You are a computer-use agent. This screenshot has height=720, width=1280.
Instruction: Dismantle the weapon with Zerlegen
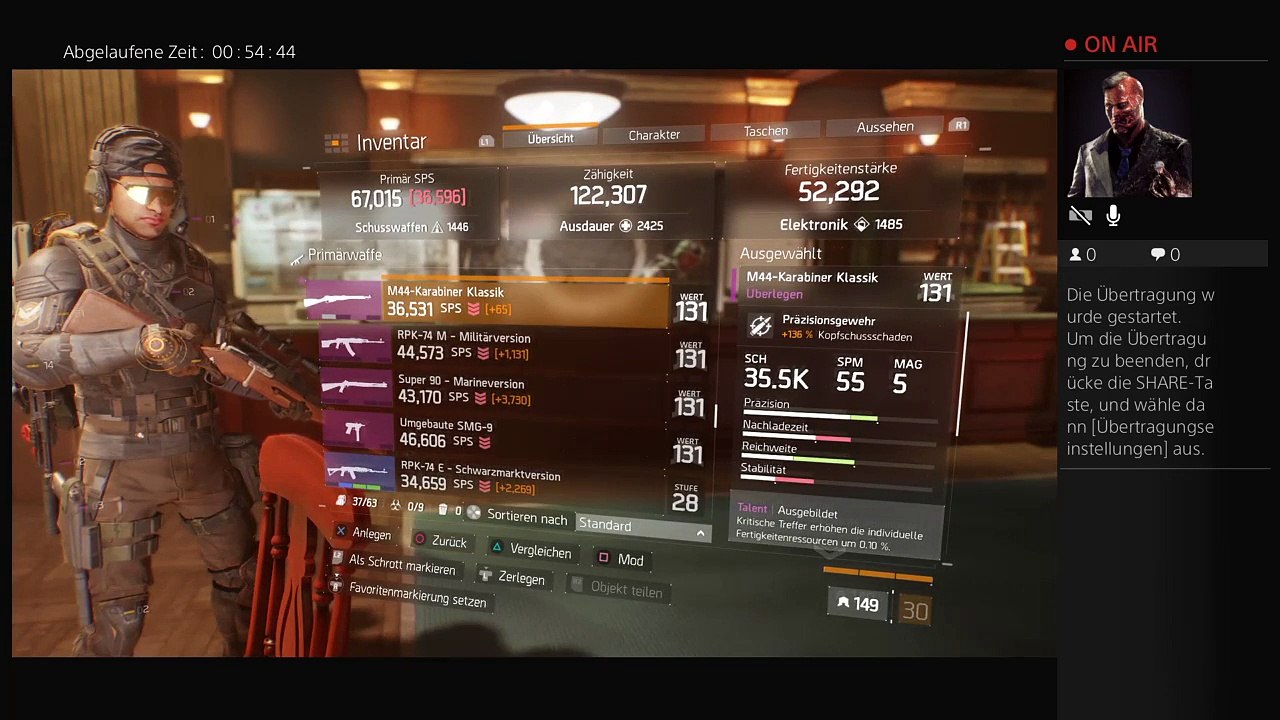pyautogui.click(x=521, y=578)
